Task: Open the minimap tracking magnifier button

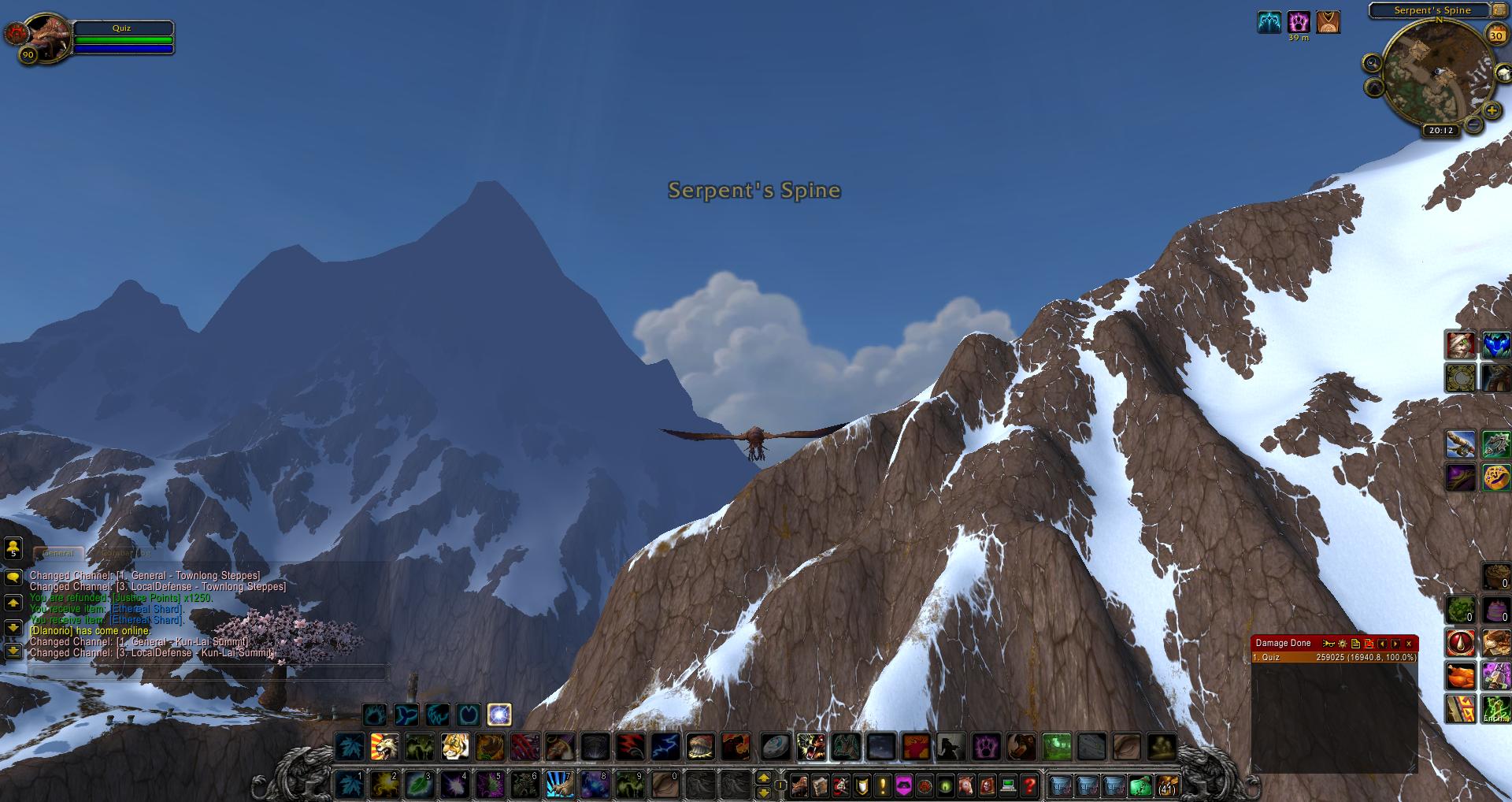Action: pyautogui.click(x=1372, y=64)
